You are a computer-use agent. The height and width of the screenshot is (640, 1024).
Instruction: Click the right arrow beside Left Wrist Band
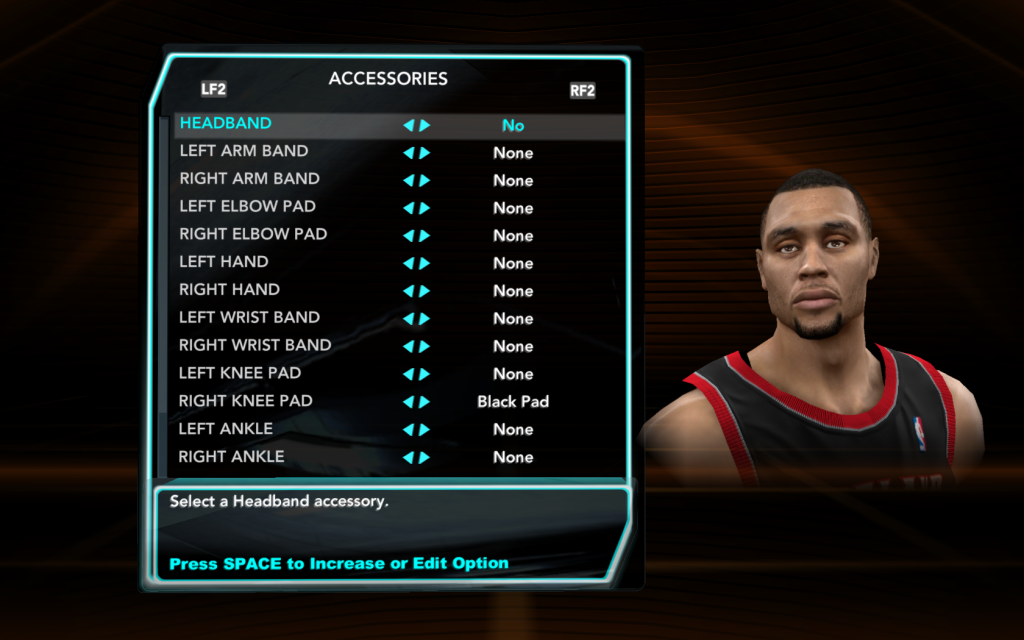tap(425, 319)
